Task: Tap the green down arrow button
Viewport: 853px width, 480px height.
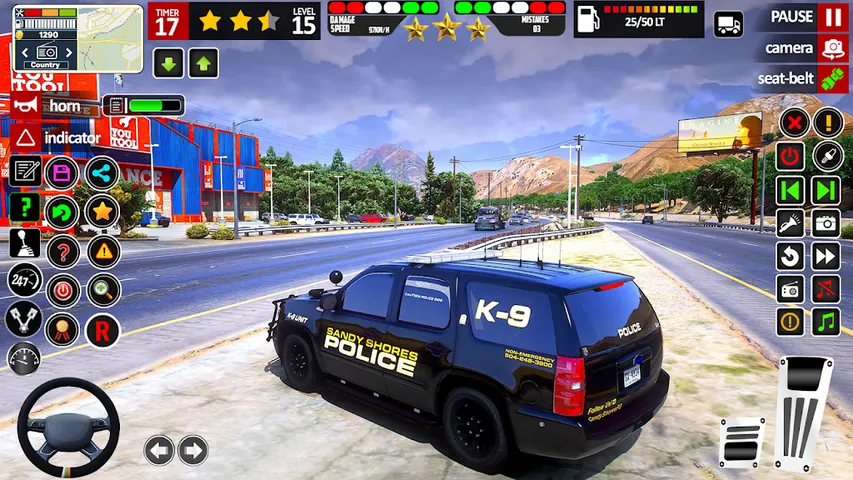Action: pos(168,64)
